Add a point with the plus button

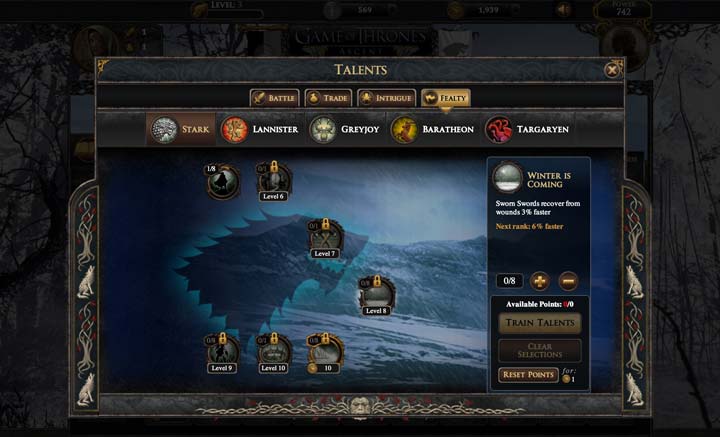point(539,281)
